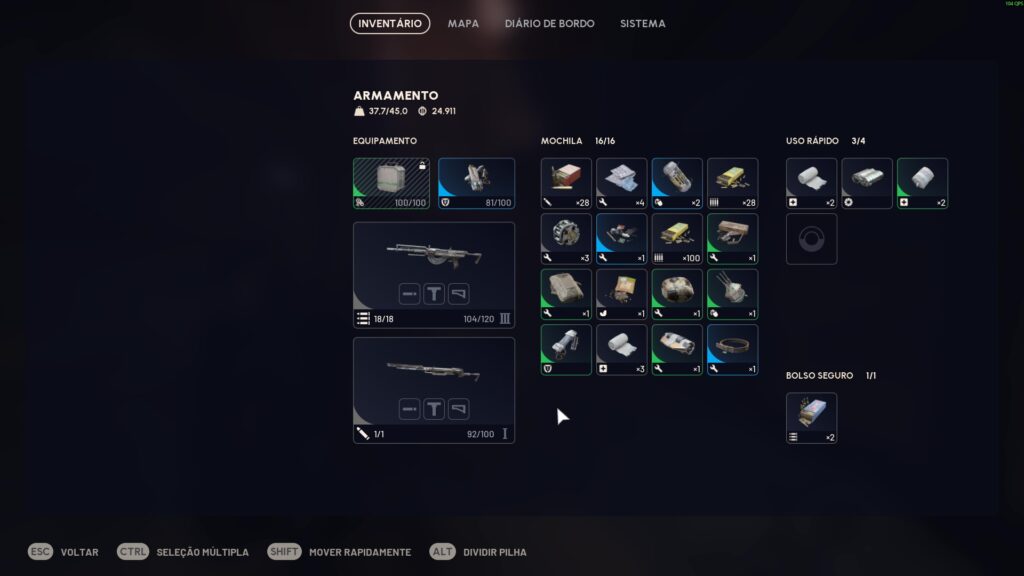Choose the blue-cornered canister stack of two
The height and width of the screenshot is (576, 1024).
[677, 183]
